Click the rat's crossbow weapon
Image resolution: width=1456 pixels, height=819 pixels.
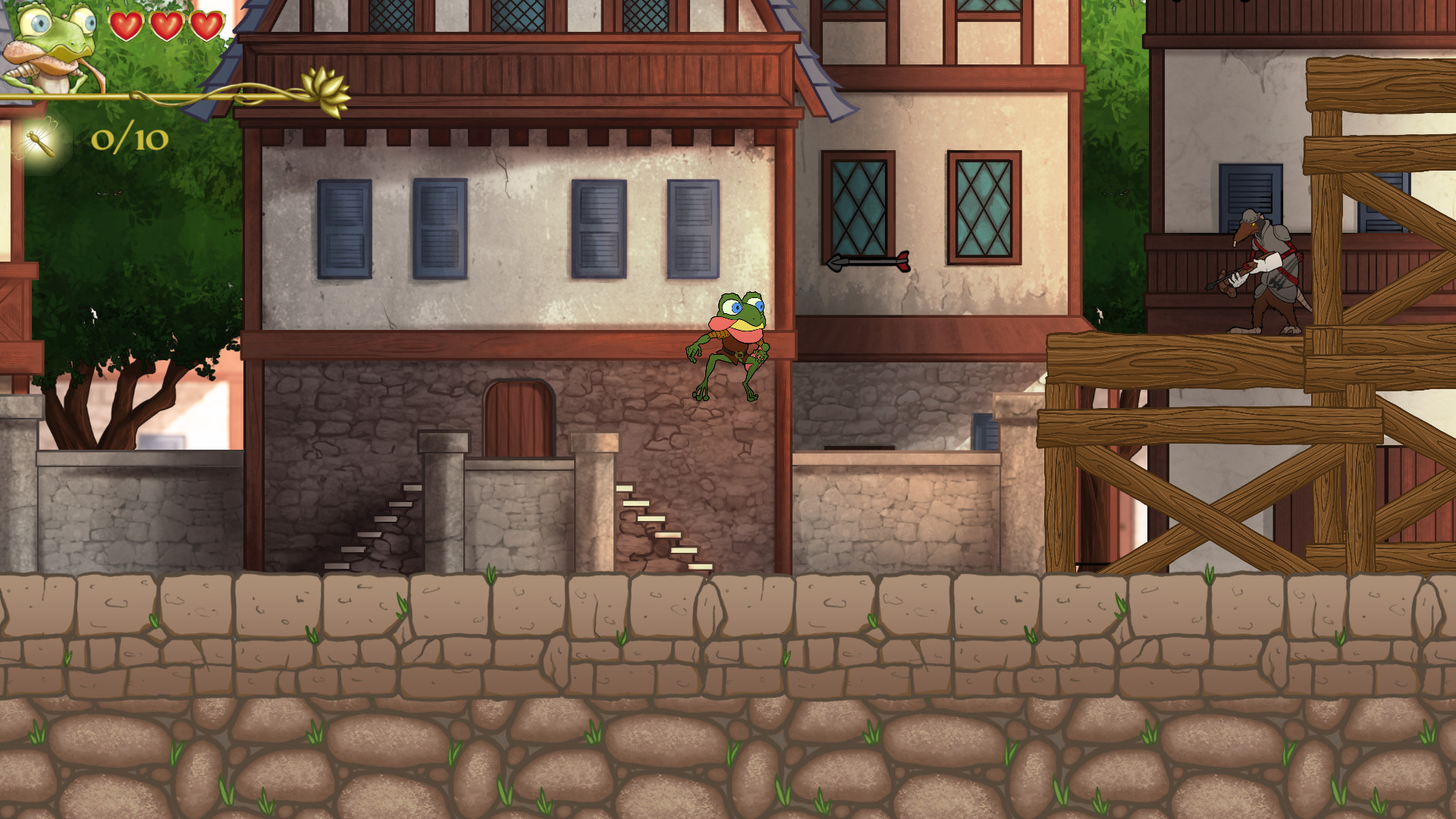[x=1232, y=273]
